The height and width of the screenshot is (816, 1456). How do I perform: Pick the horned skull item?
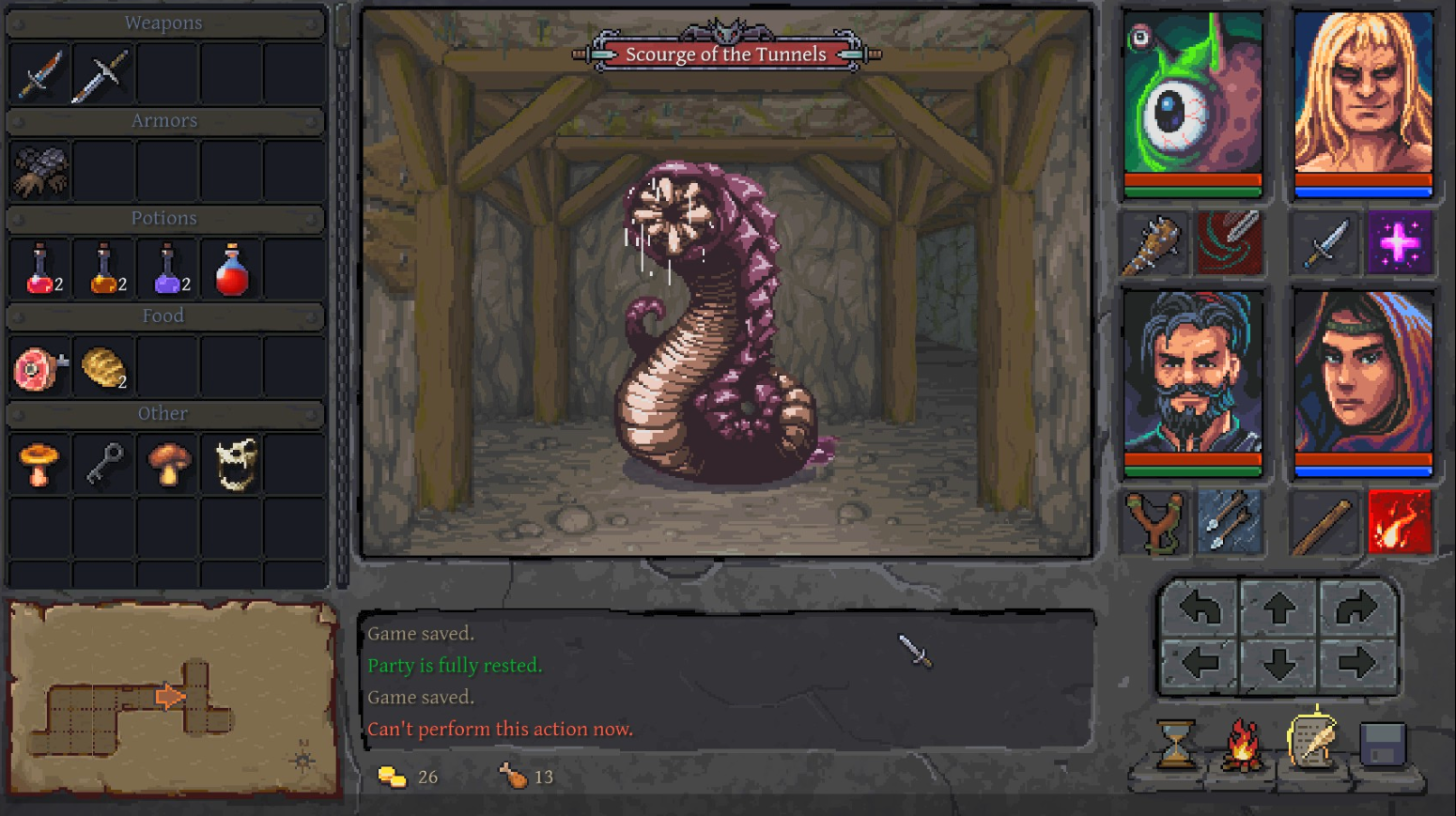click(x=235, y=465)
